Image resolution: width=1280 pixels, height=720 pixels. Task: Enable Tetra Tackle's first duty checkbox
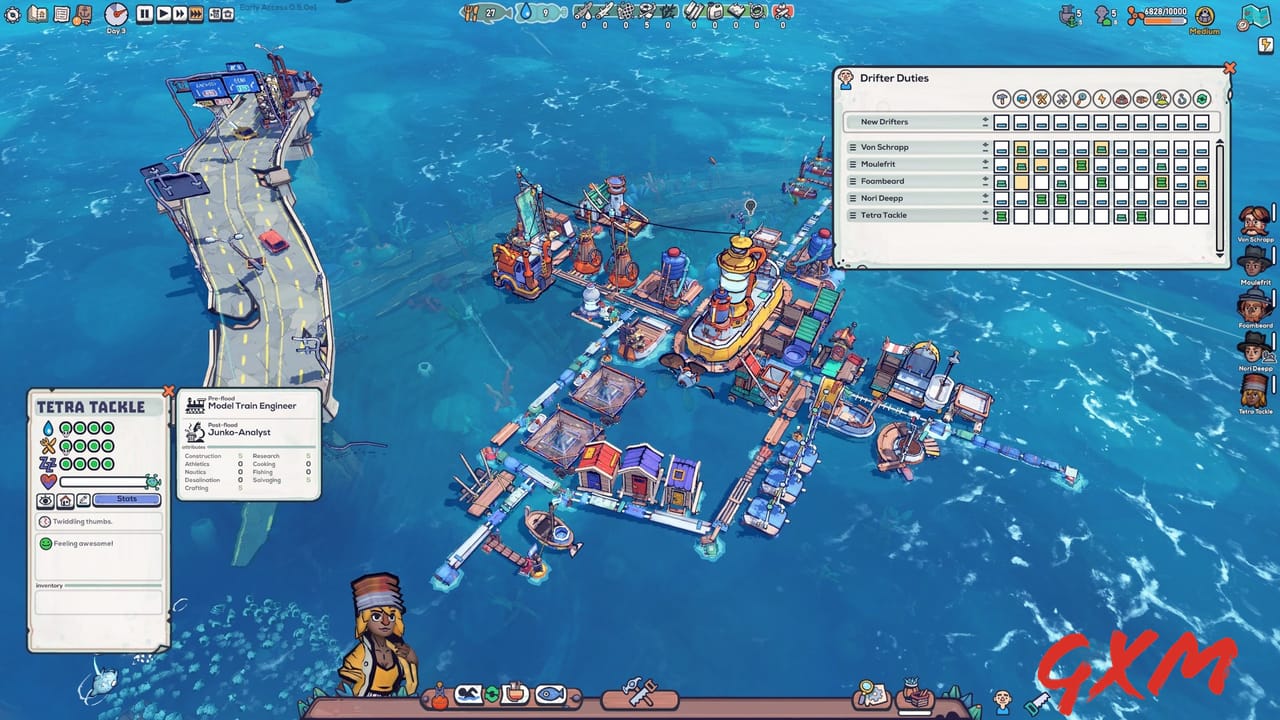click(1002, 215)
